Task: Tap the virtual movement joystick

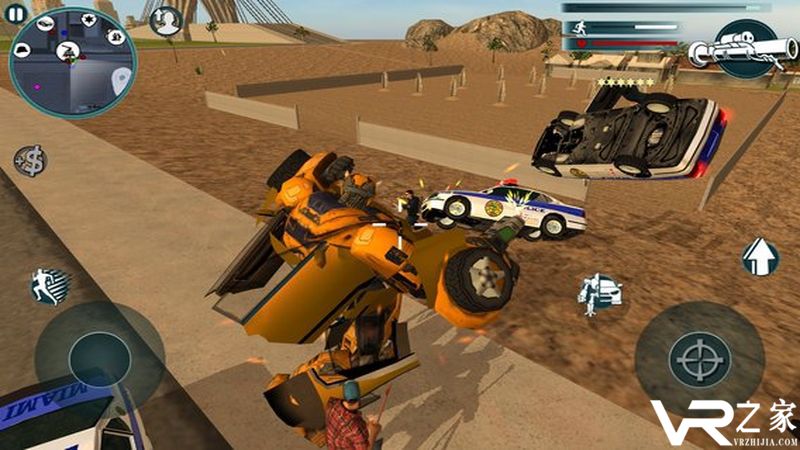Action: click(99, 357)
